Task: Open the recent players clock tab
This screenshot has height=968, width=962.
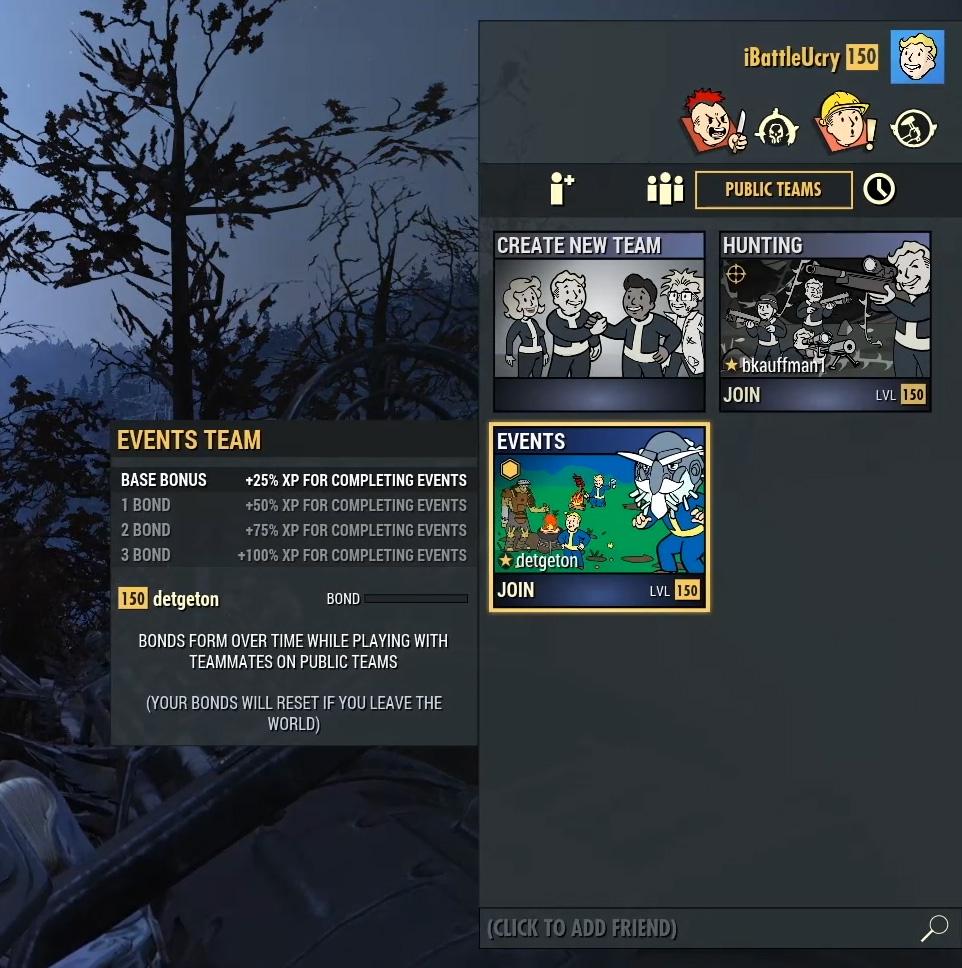Action: [x=879, y=189]
